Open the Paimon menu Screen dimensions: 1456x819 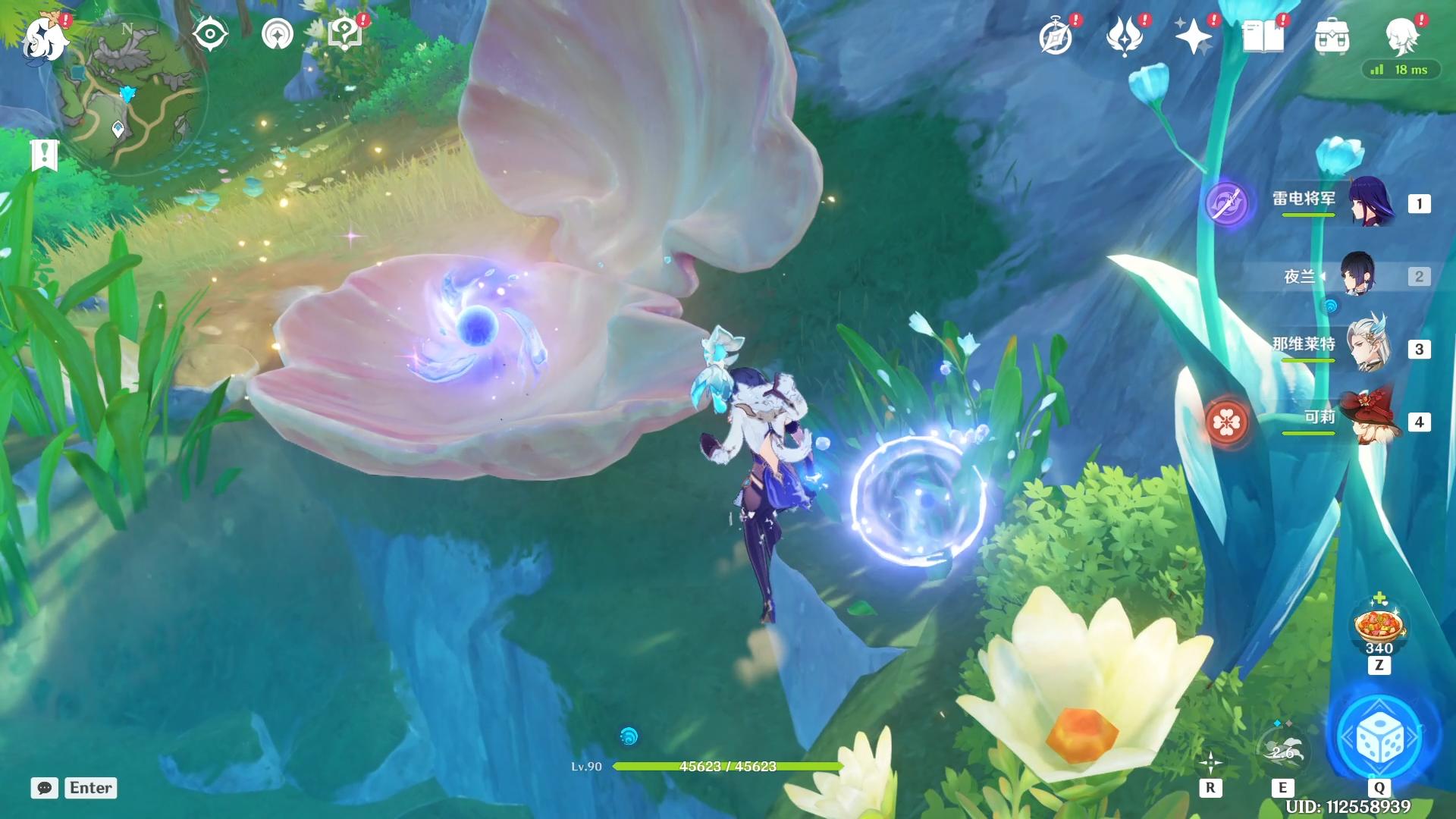tap(45, 36)
